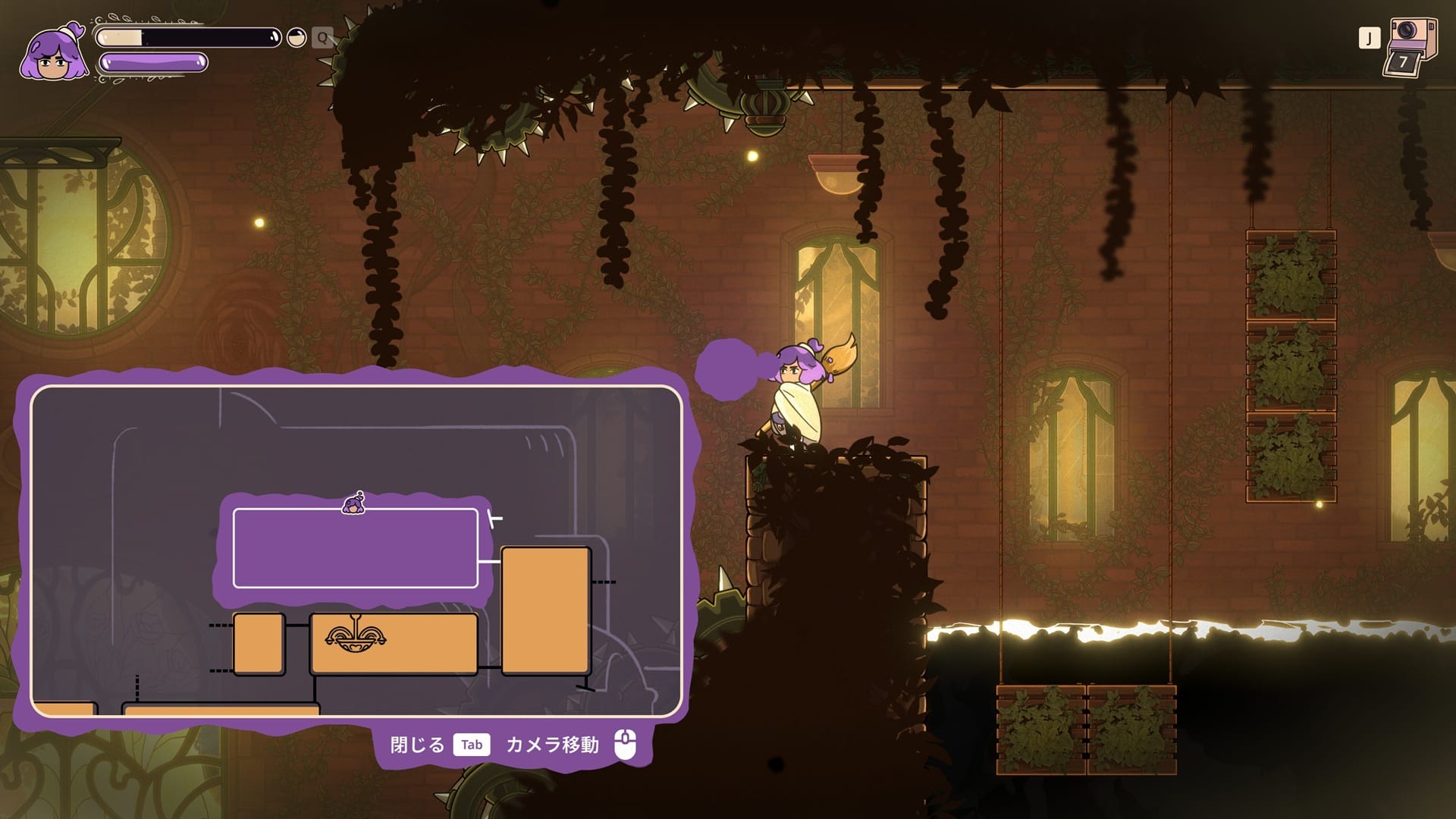The width and height of the screenshot is (1456, 819).
Task: Open the instant camera photo icon
Action: pyautogui.click(x=1410, y=47)
